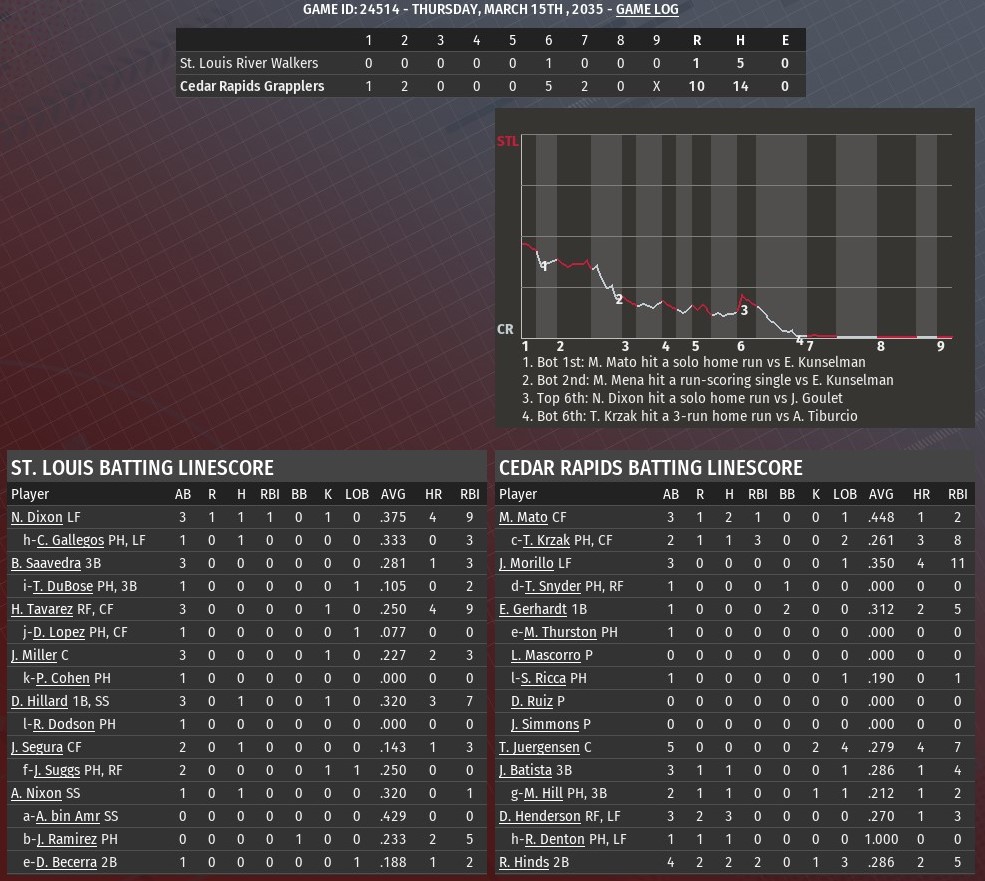The image size is (985, 881).
Task: Select player N. Dixon in St. Louis lineup
Action: pos(36,518)
